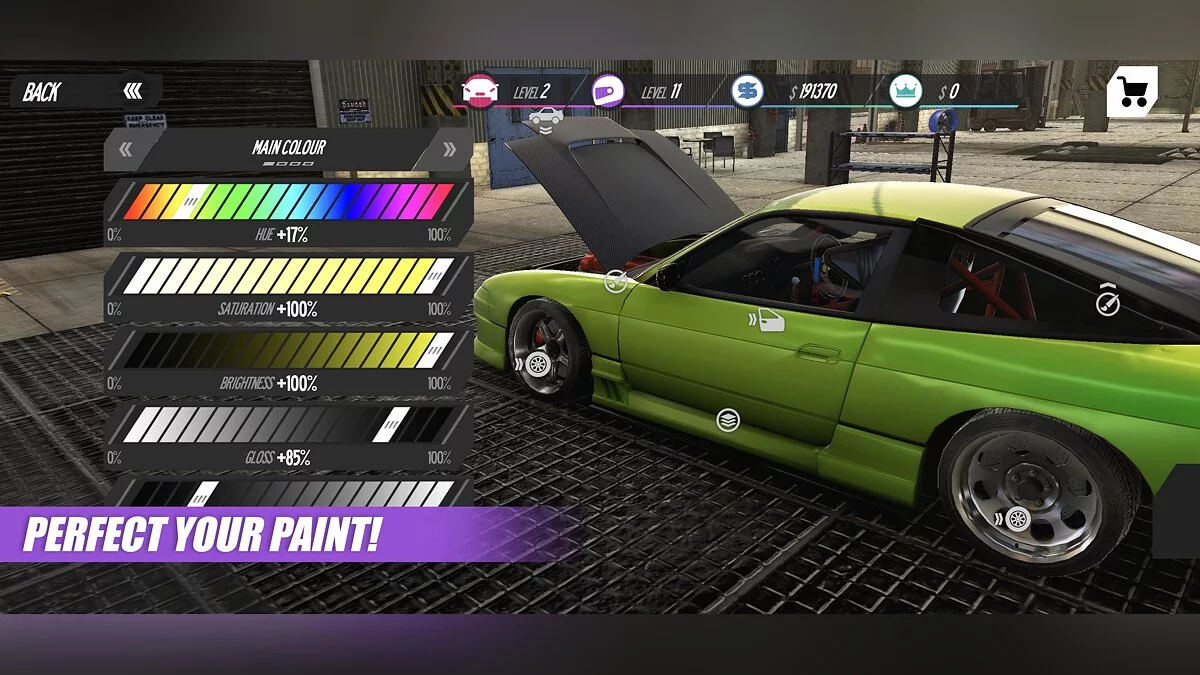Change the Brightness slider bar
Screen dimensions: 1200x675
click(x=288, y=349)
